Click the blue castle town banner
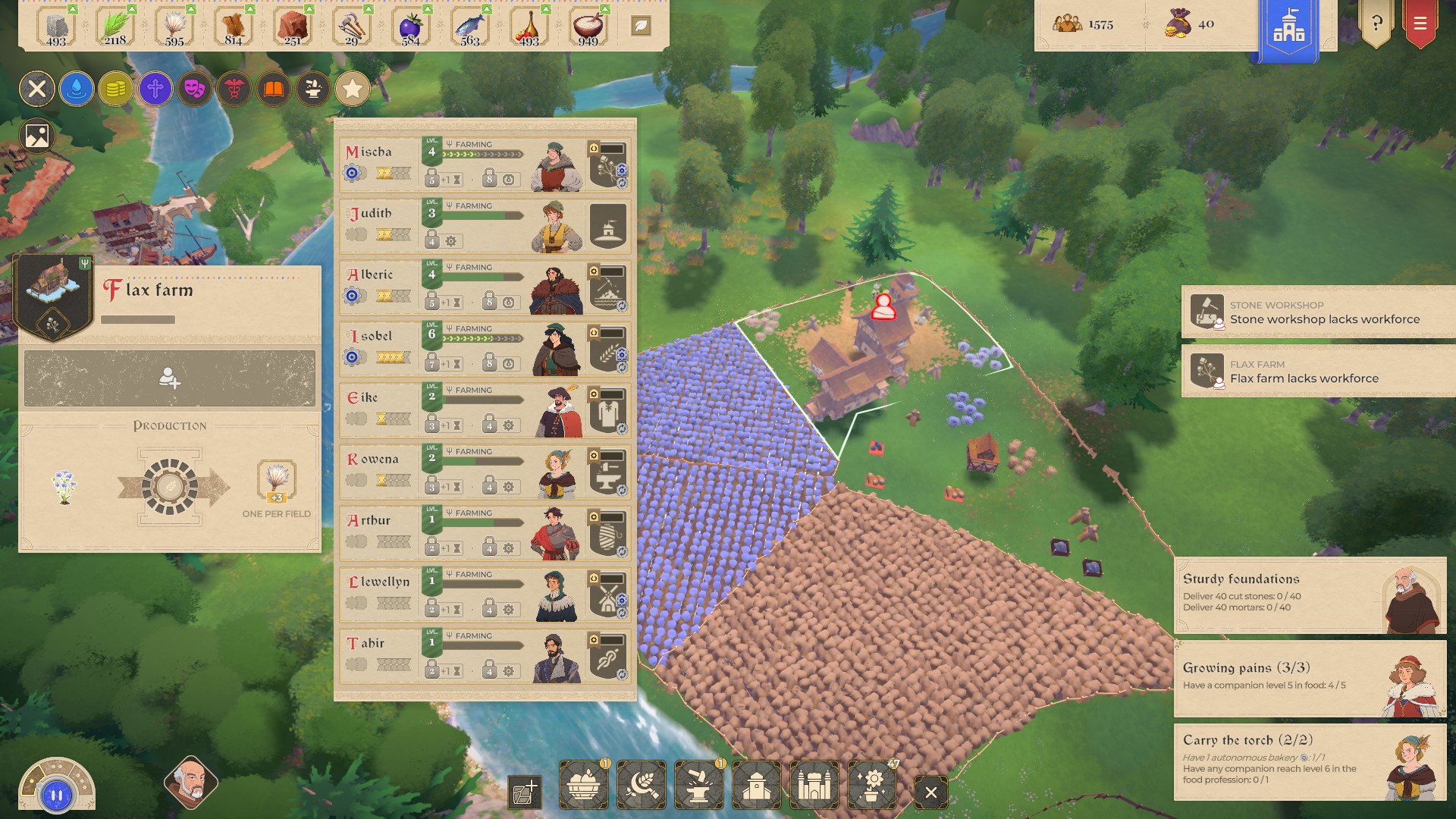 (1288, 29)
